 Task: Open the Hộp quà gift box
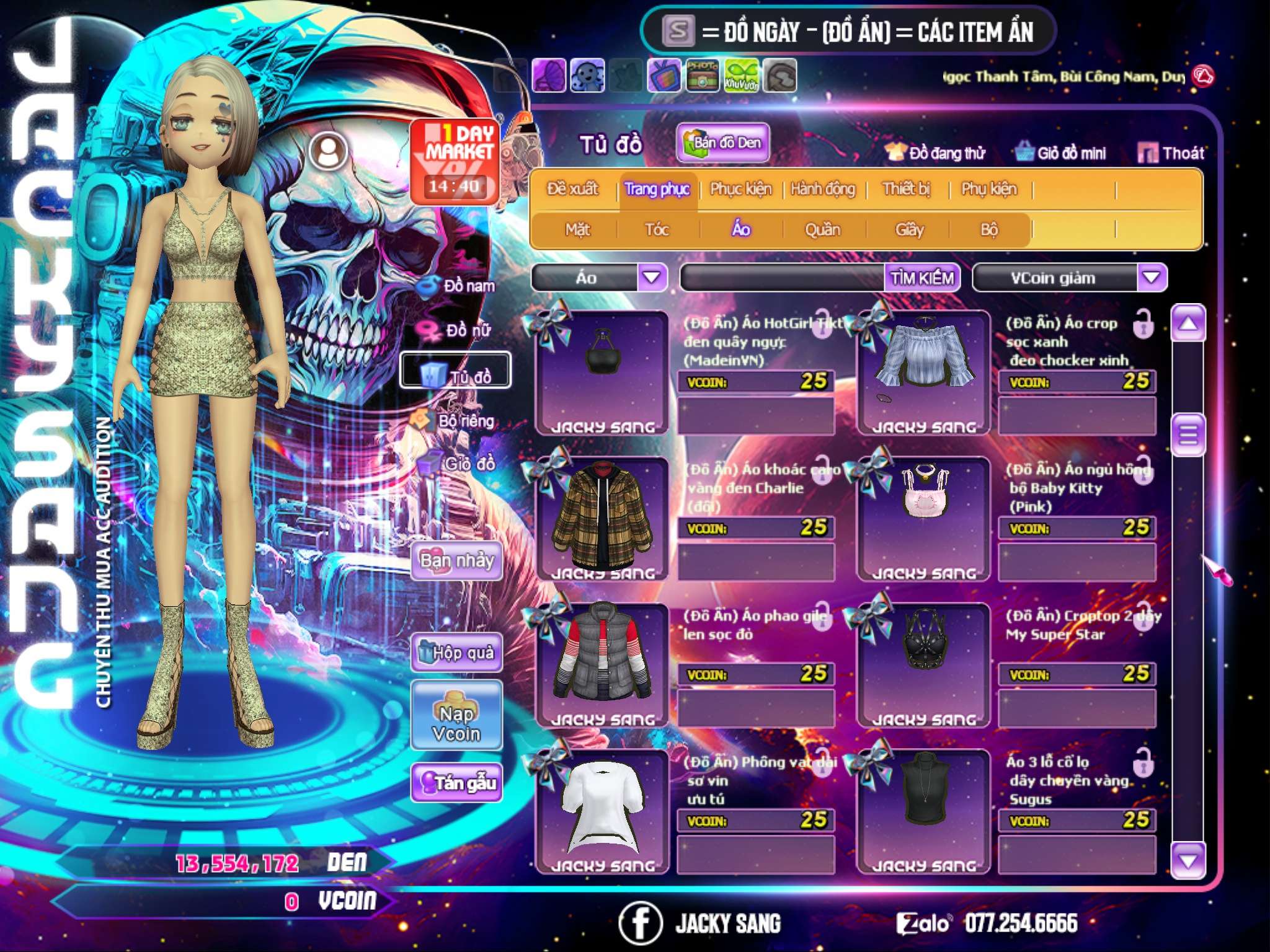(456, 652)
